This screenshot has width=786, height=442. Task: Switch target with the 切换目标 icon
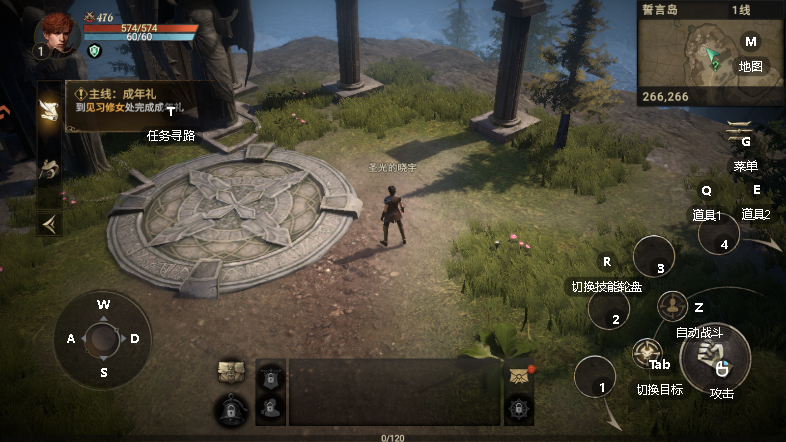point(645,353)
